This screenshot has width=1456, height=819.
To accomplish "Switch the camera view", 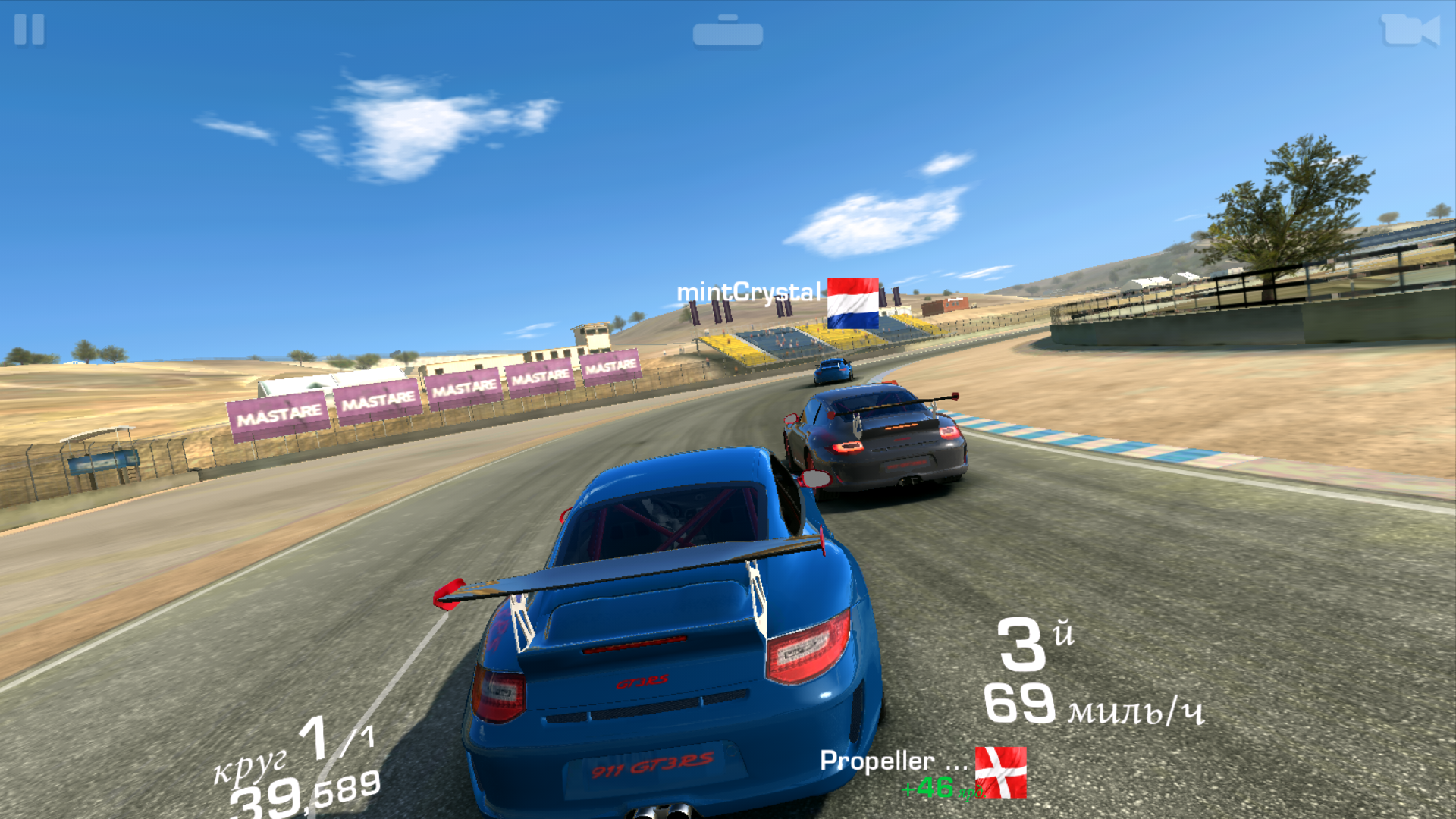I will click(x=1409, y=31).
